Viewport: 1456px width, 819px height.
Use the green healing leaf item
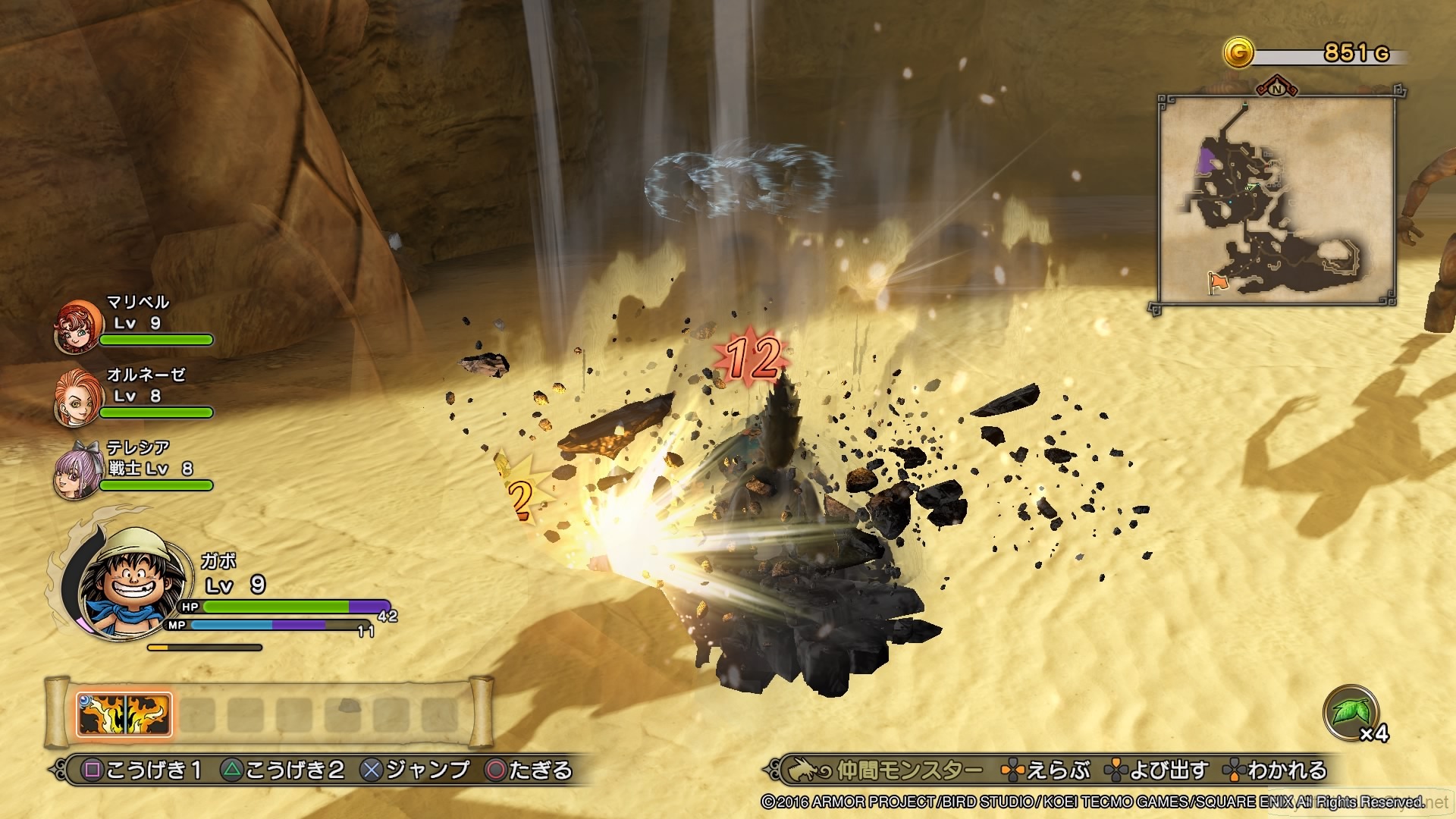point(1350,713)
